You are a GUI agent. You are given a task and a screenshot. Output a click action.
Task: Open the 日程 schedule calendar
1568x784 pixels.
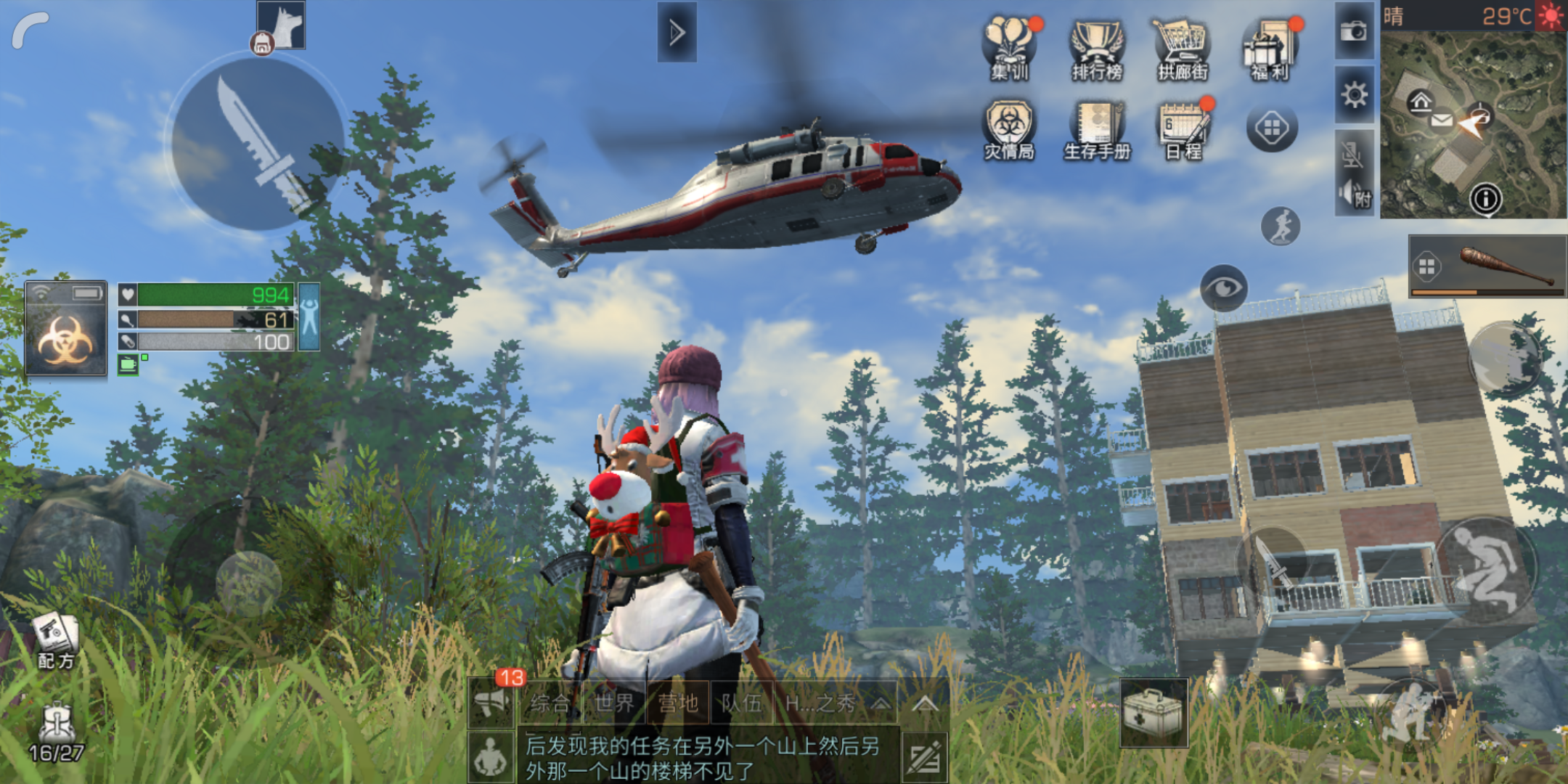[1183, 129]
